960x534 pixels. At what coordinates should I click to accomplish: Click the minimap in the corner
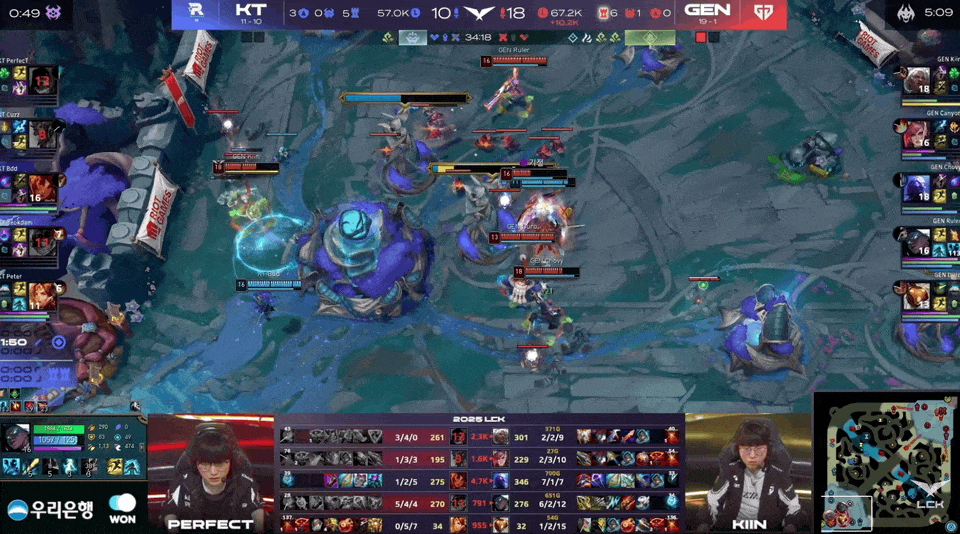[887, 463]
